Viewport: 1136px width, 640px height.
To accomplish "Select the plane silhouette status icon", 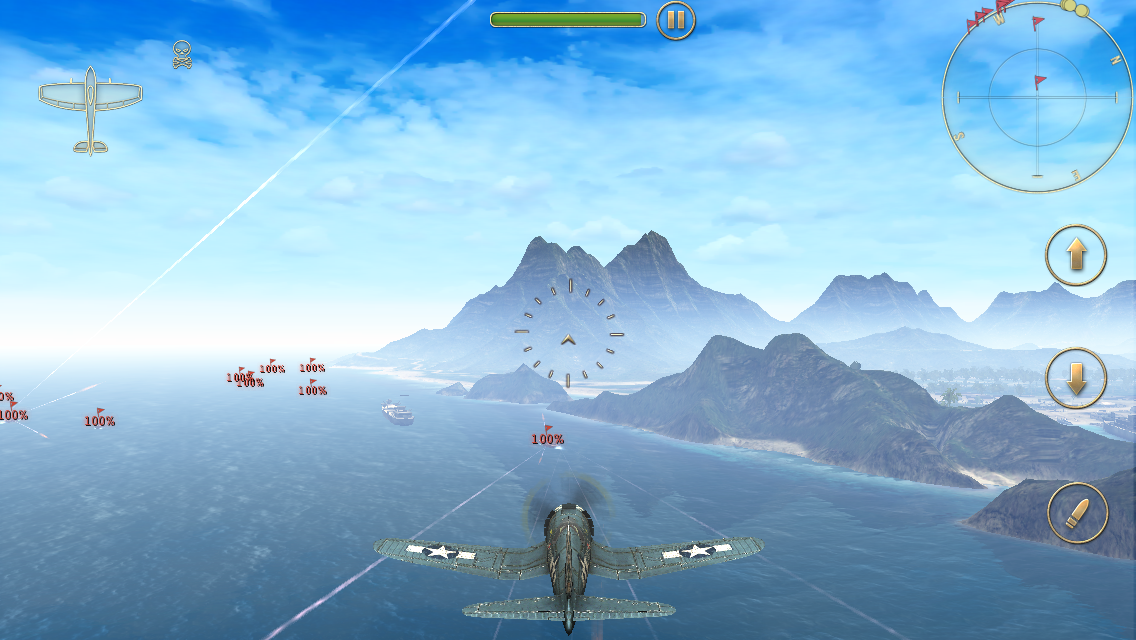I will (x=90, y=109).
